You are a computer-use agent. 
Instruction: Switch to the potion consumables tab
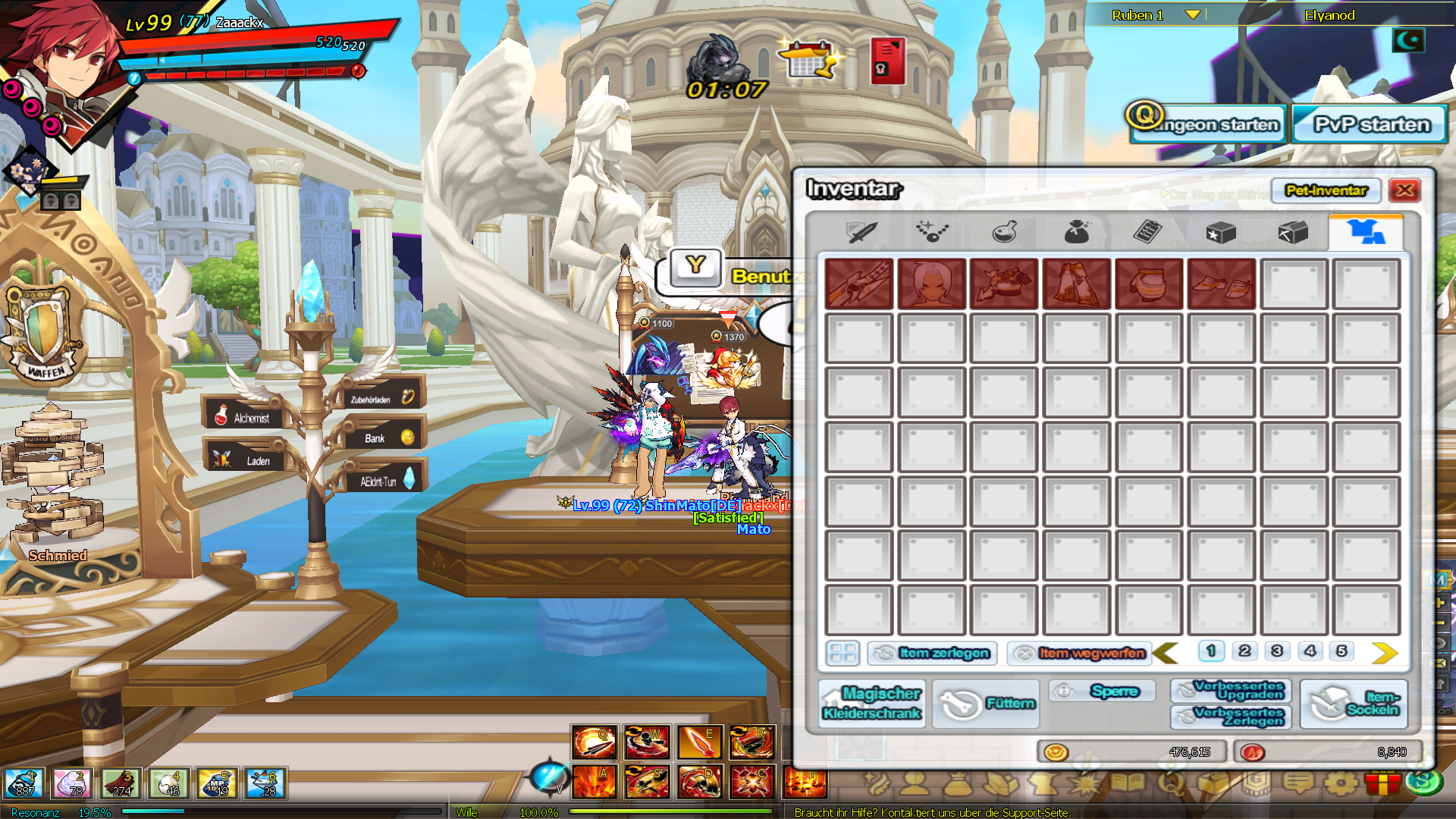(x=1004, y=232)
